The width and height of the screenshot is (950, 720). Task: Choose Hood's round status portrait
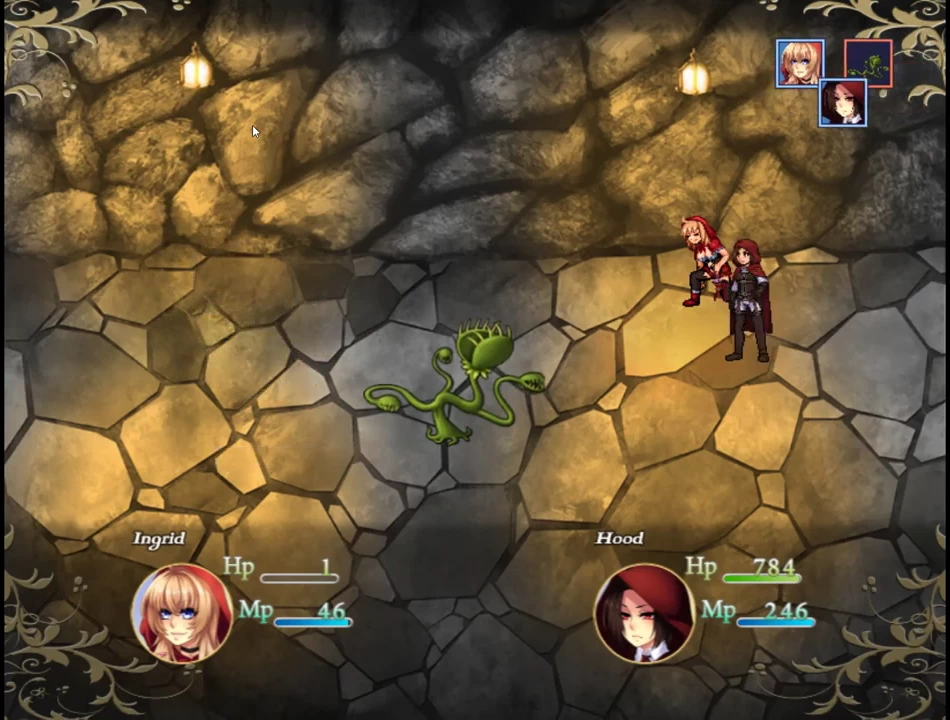pyautogui.click(x=644, y=613)
